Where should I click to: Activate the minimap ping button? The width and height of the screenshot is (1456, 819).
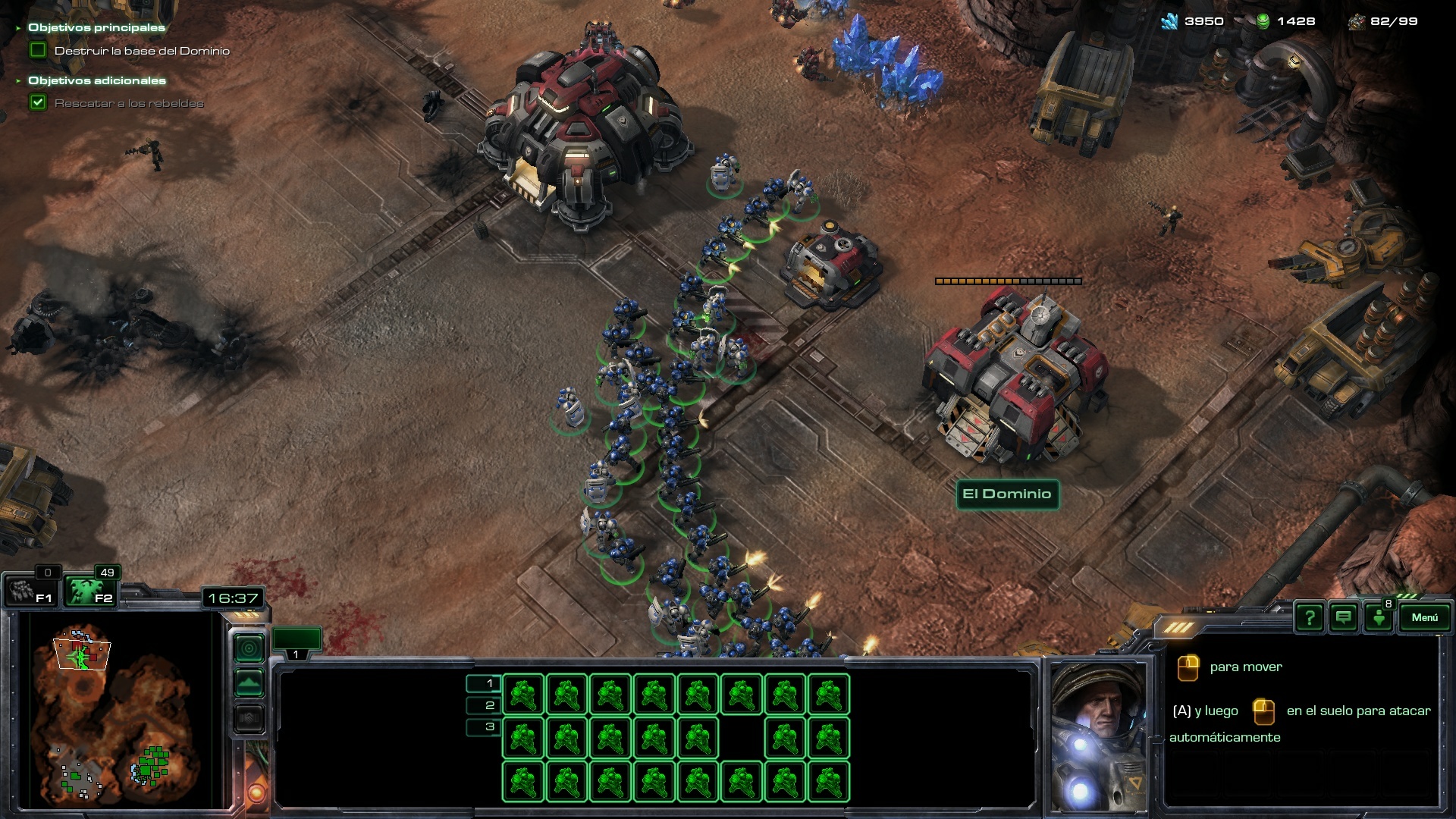(249, 648)
